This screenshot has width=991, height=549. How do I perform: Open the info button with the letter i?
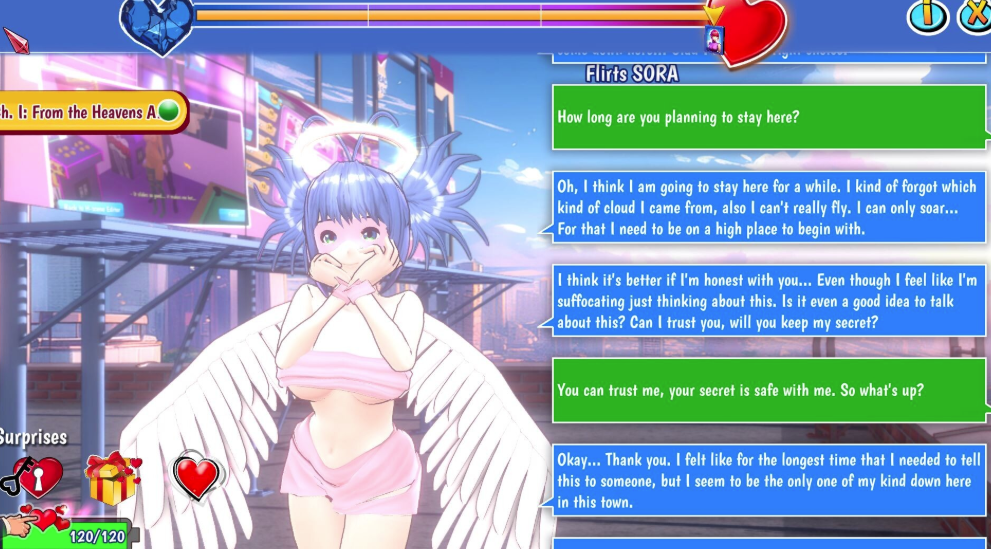pos(926,16)
